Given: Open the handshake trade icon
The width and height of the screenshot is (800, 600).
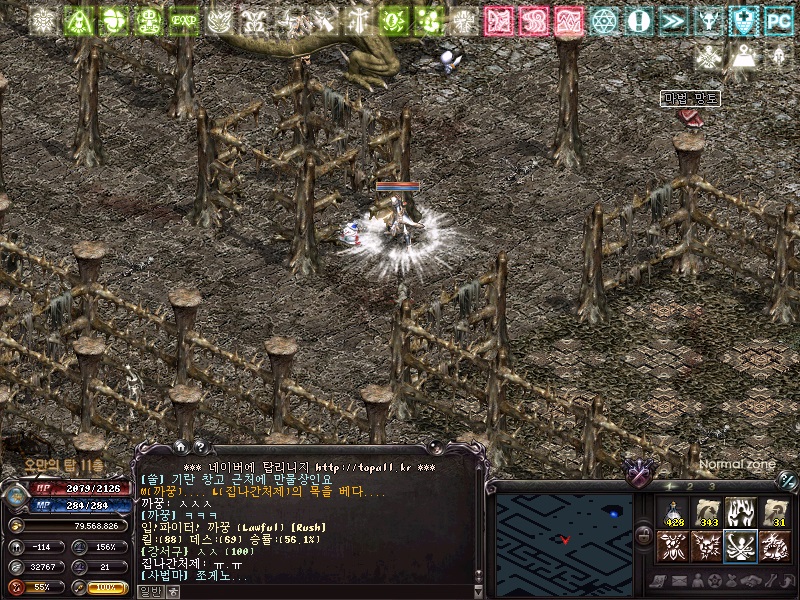Looking at the screenshot, I should (x=749, y=582).
